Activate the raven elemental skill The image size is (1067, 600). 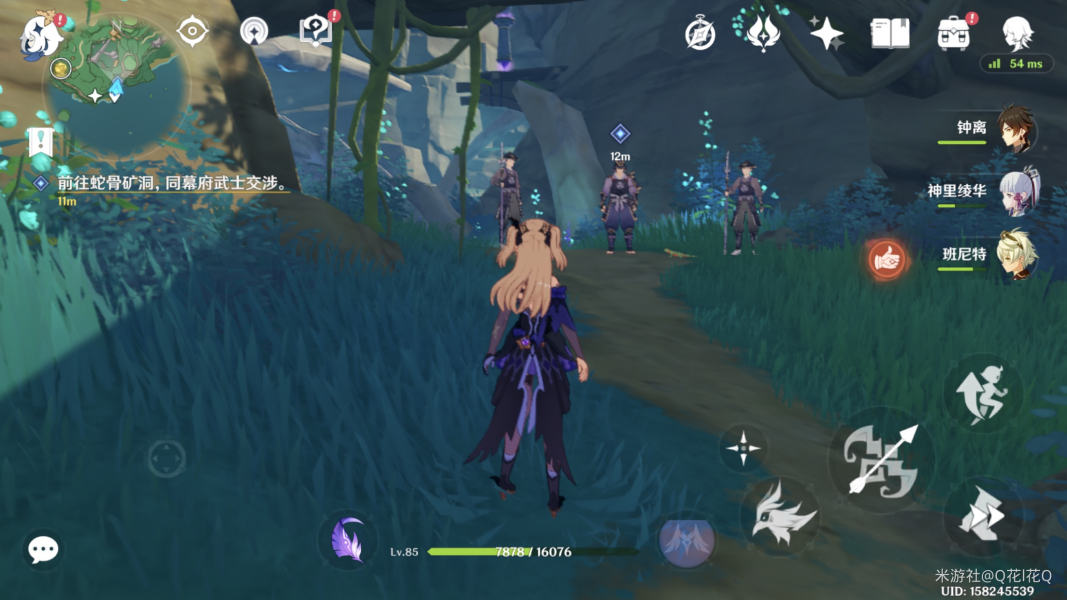pos(780,516)
